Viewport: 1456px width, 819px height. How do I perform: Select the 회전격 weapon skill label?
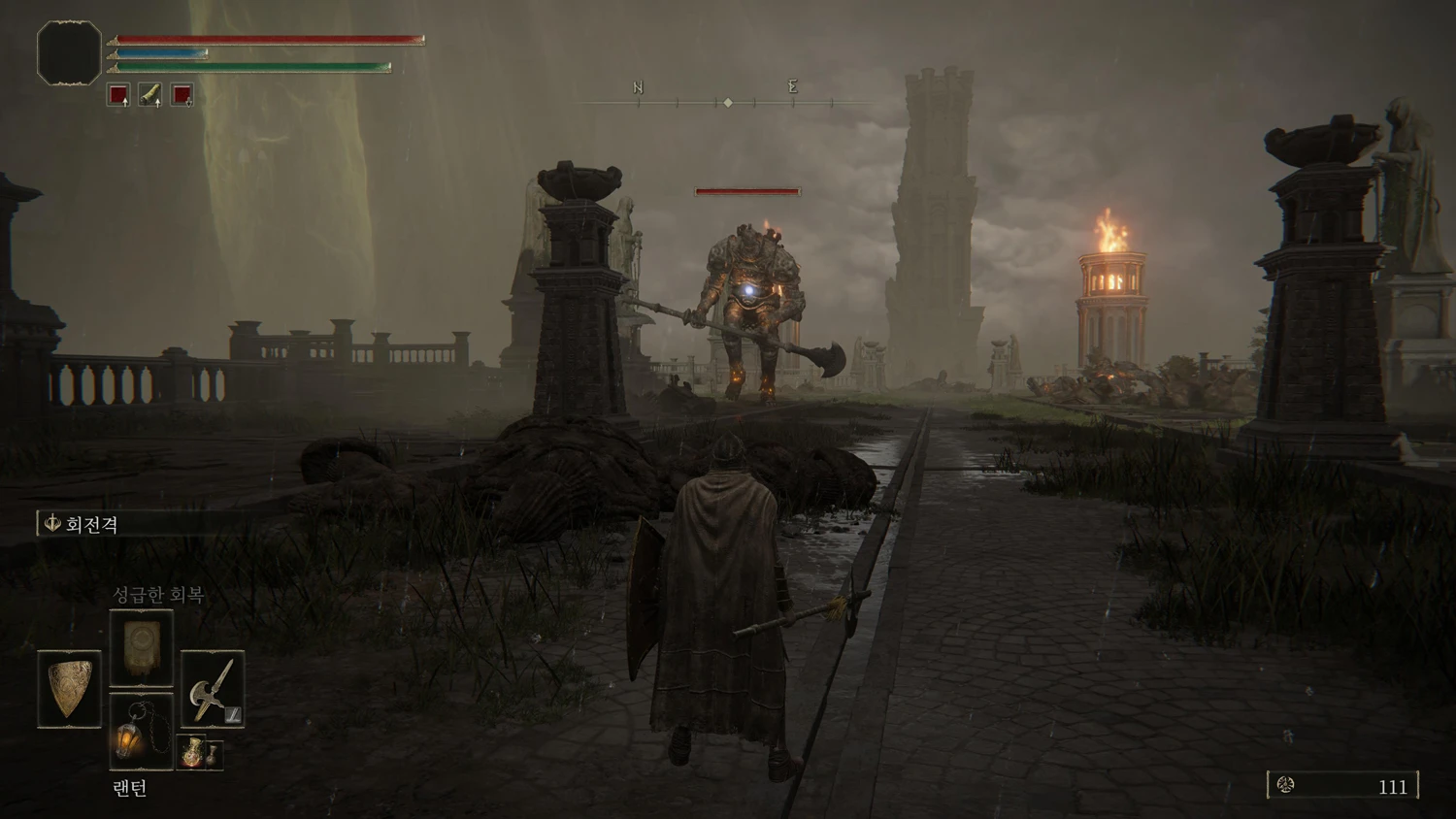pos(91,524)
